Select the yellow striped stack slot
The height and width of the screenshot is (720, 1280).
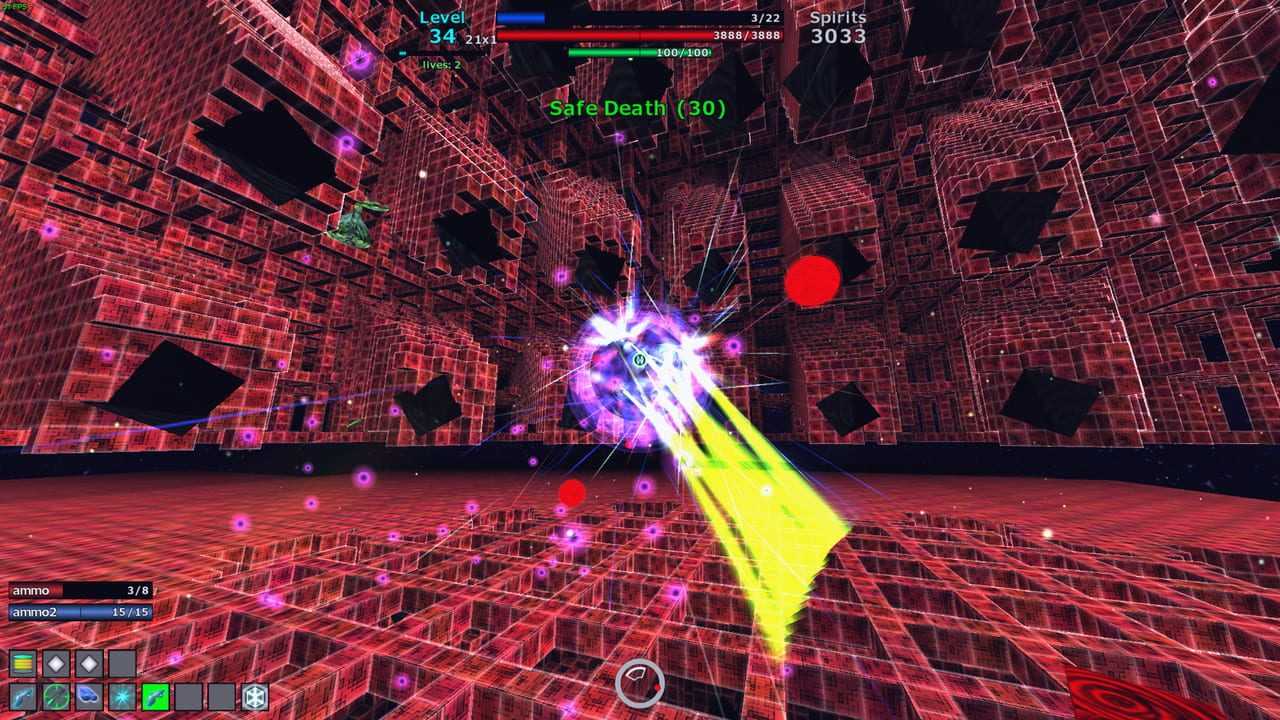point(23,663)
